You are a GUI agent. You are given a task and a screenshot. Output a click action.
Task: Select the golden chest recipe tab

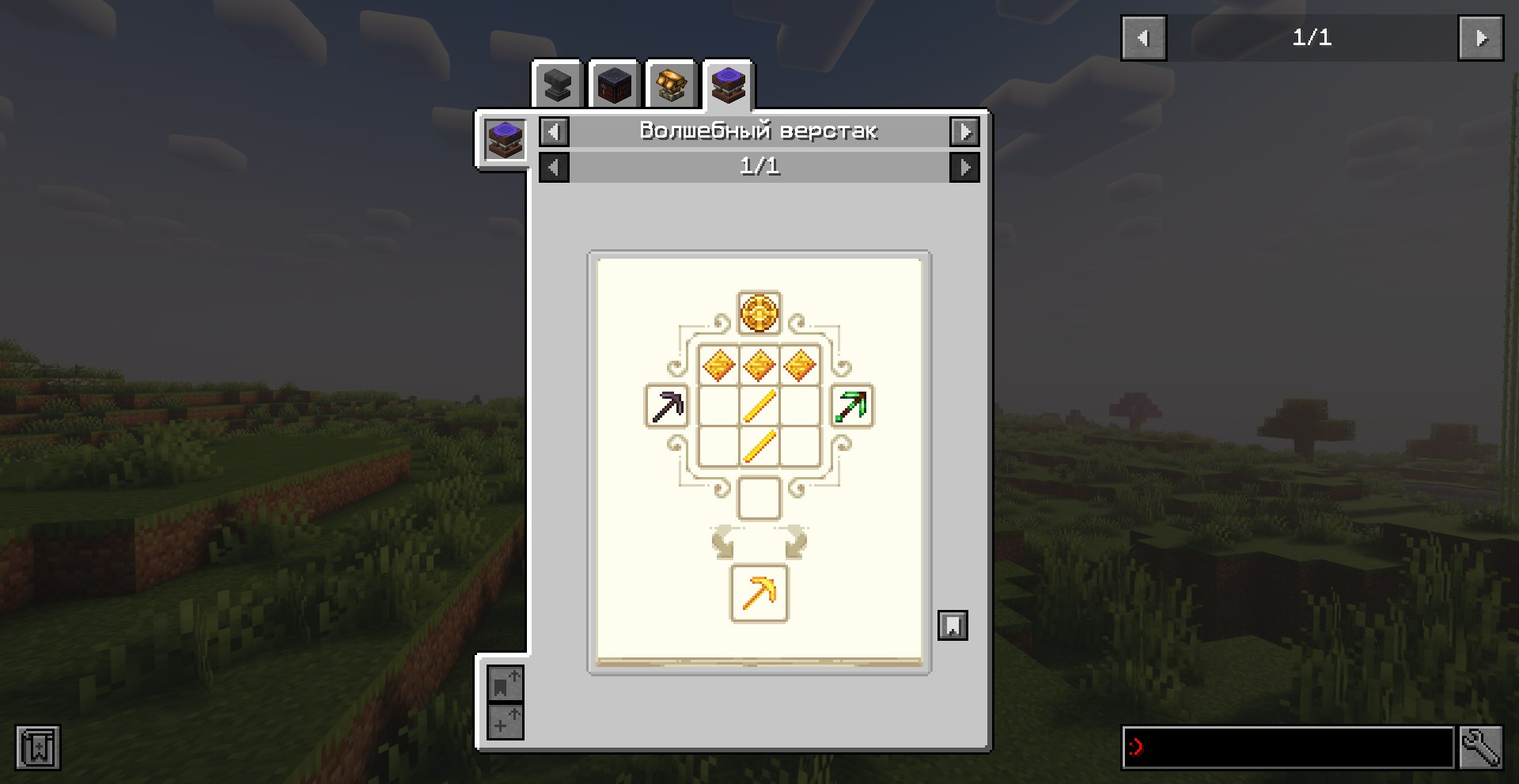pyautogui.click(x=671, y=85)
